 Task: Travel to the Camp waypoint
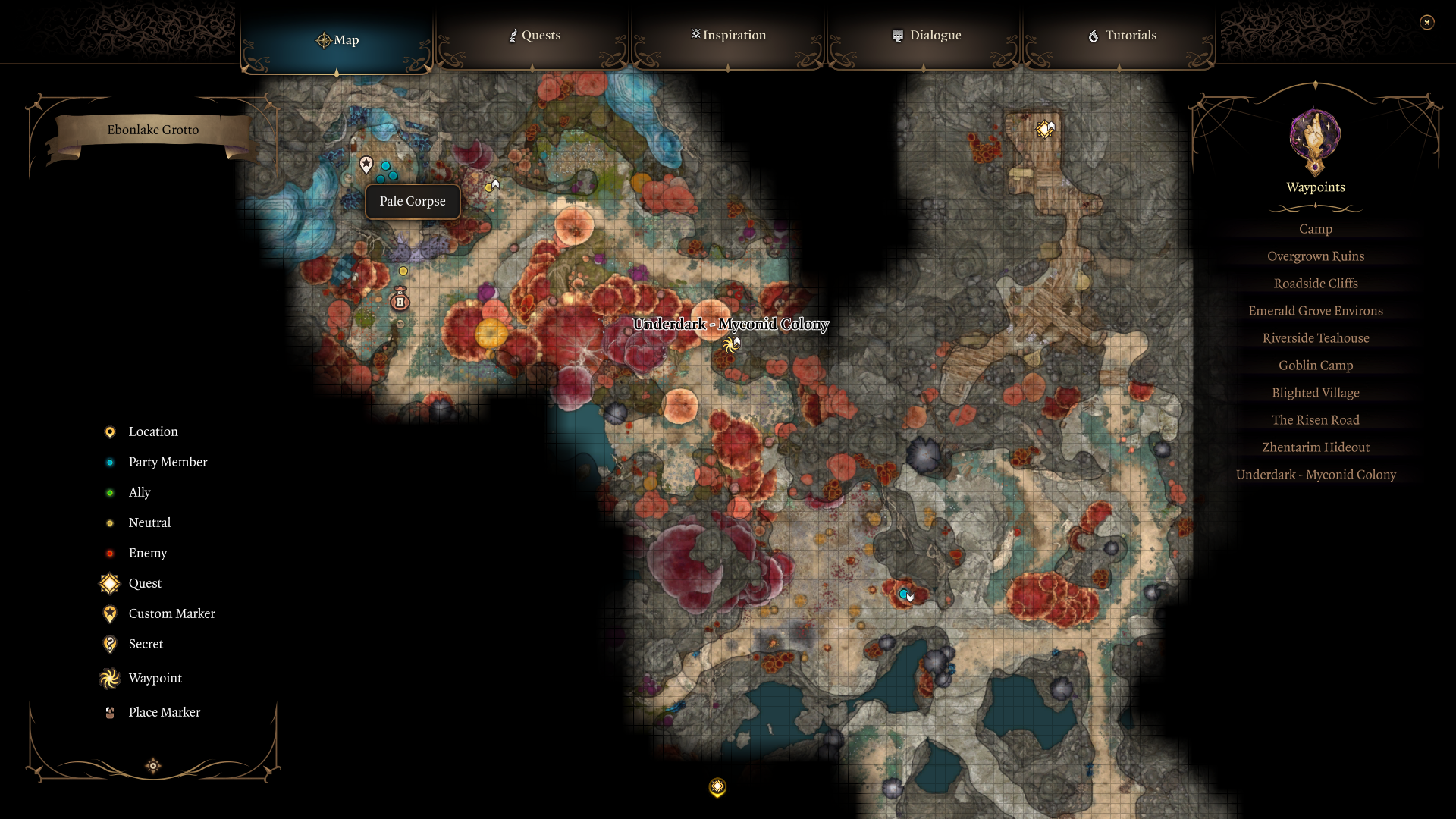[x=1315, y=228]
